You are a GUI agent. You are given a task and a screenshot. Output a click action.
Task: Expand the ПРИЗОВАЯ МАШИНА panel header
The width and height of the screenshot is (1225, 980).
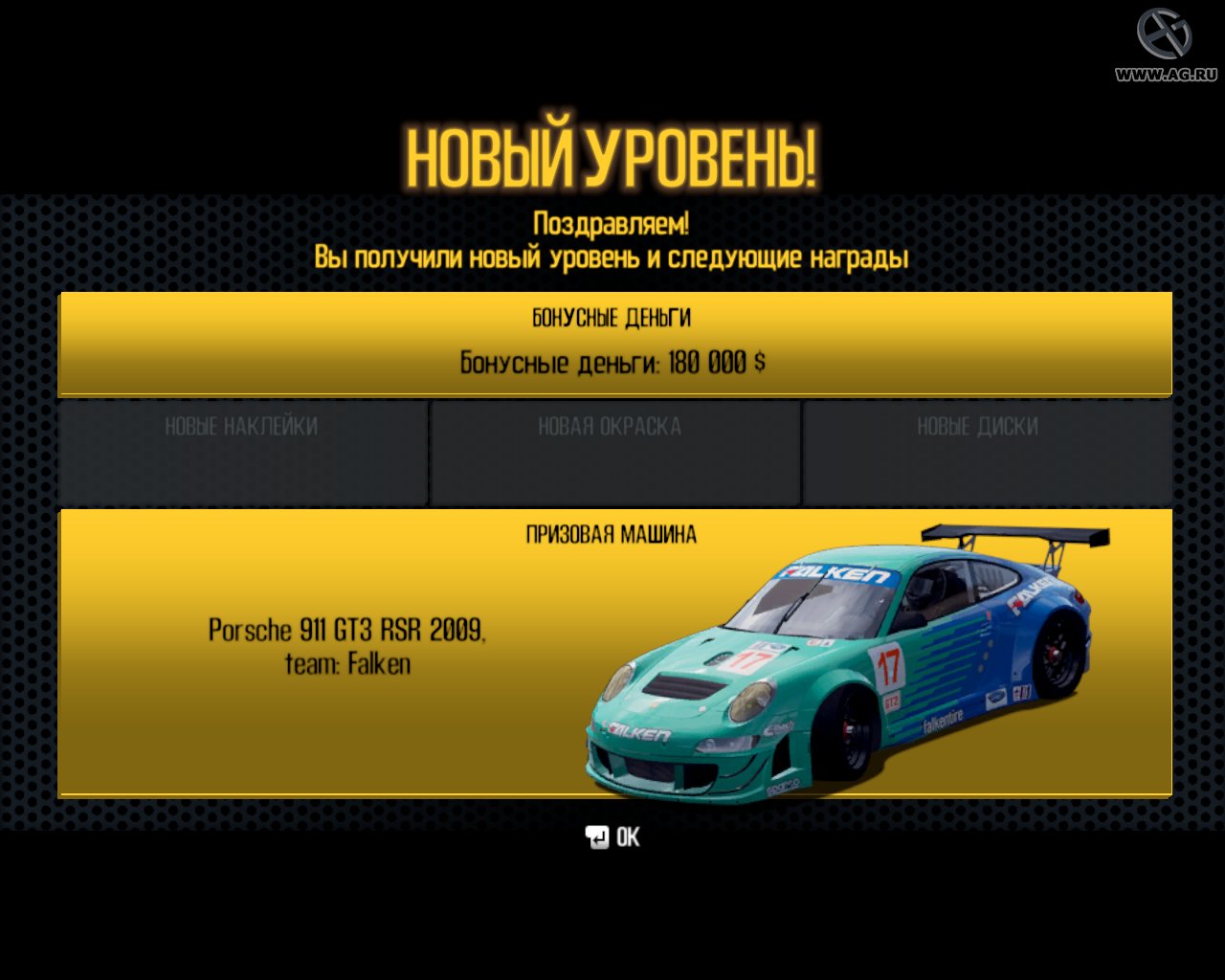(612, 533)
